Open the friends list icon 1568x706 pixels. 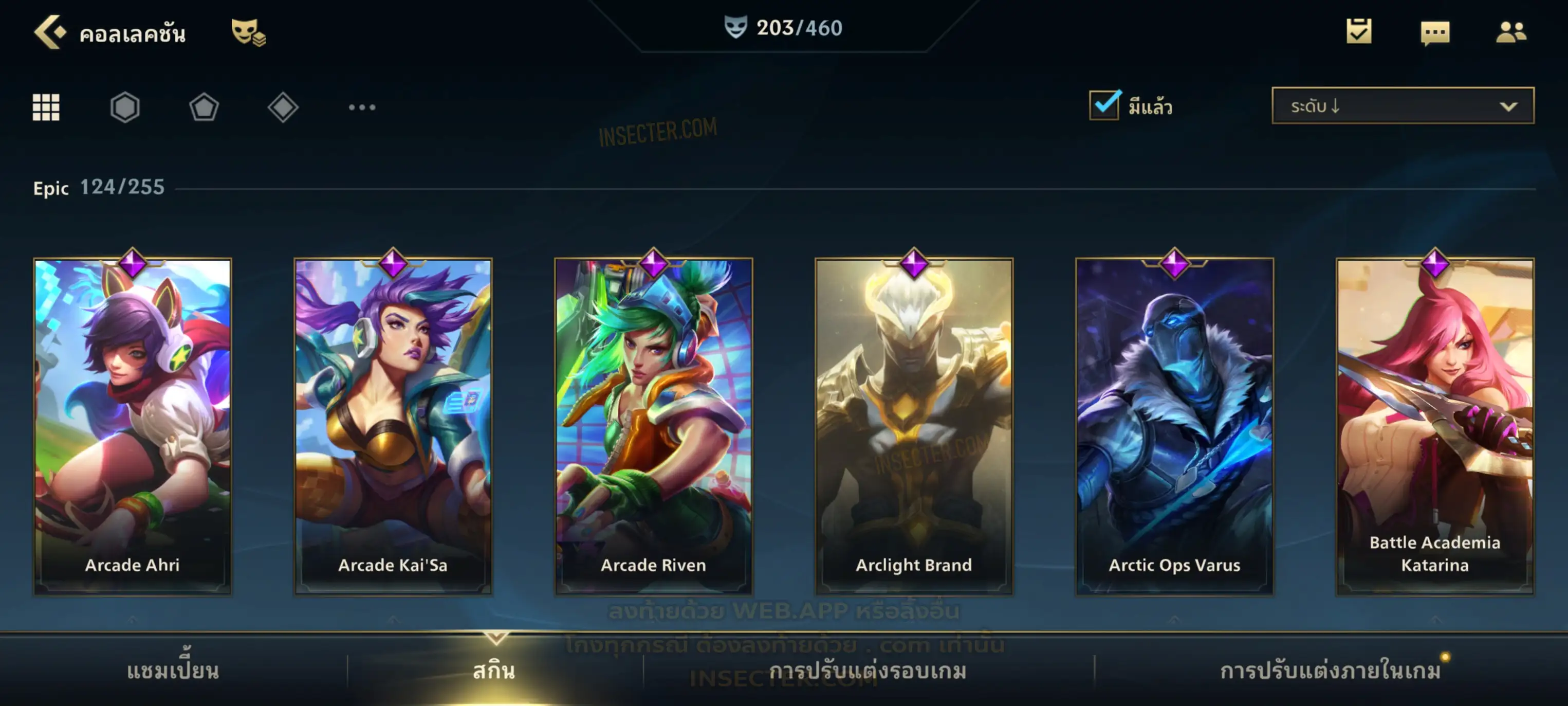click(x=1511, y=32)
